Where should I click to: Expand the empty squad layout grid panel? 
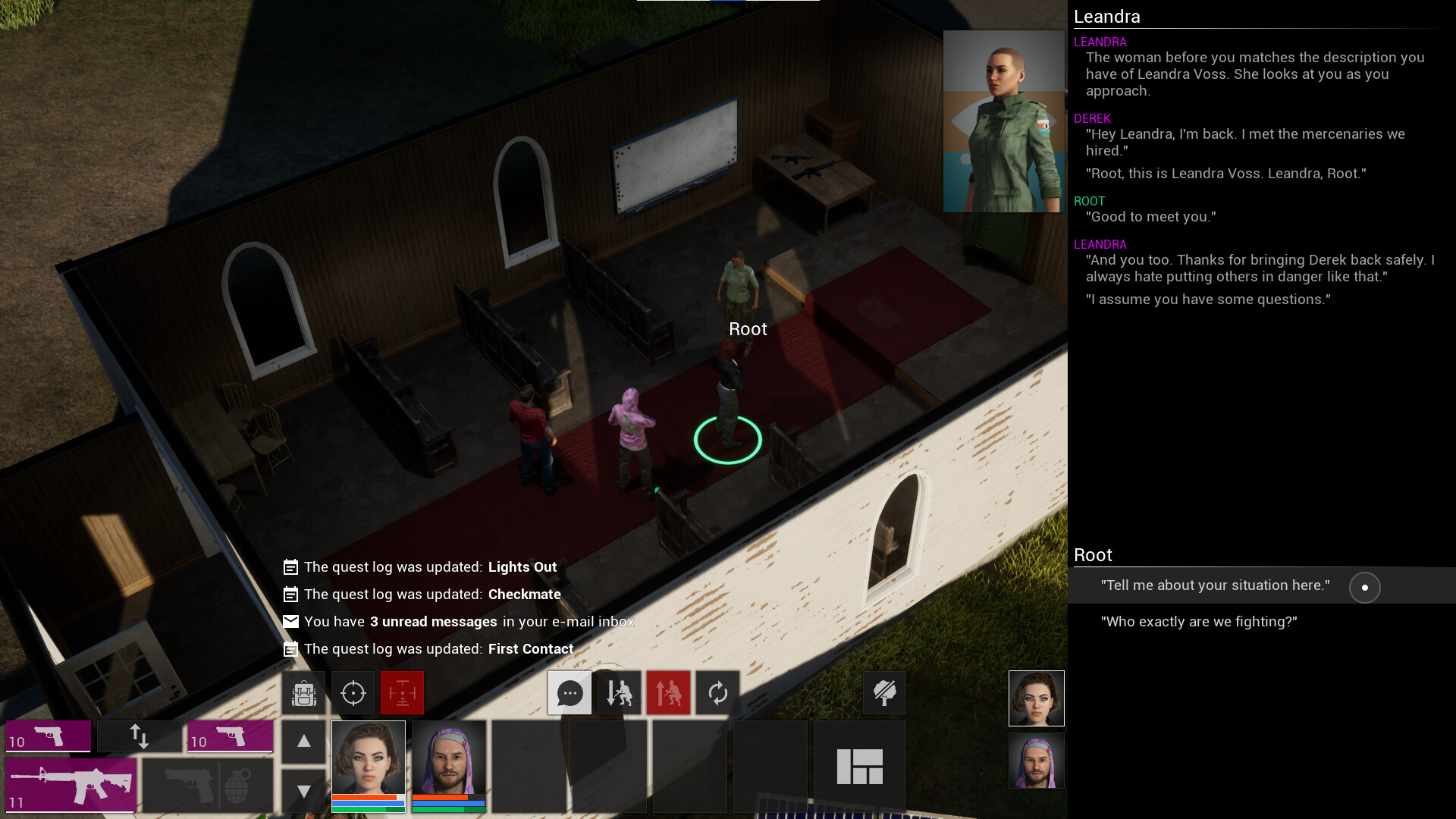pos(860,765)
